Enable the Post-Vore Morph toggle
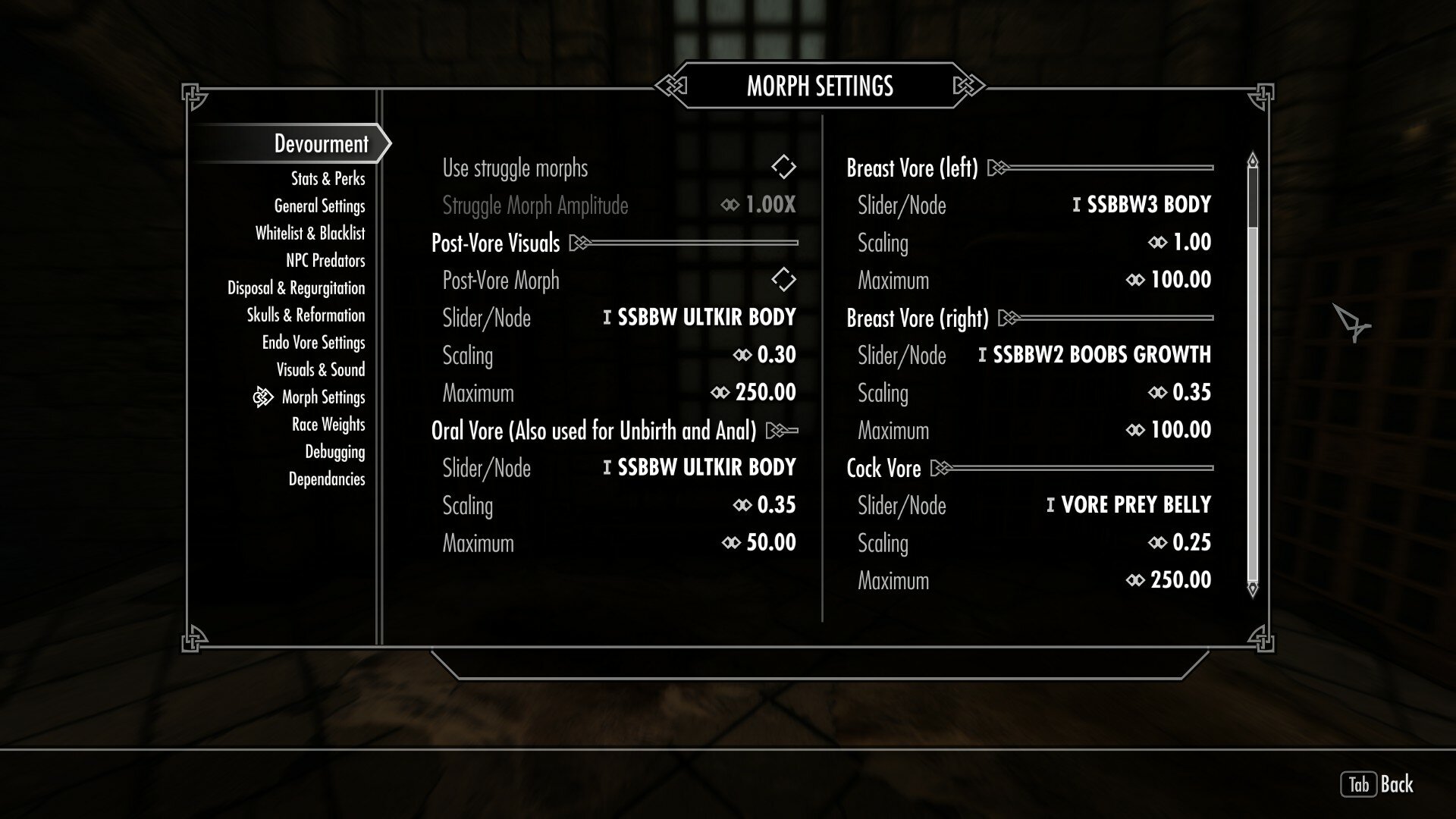 [783, 280]
